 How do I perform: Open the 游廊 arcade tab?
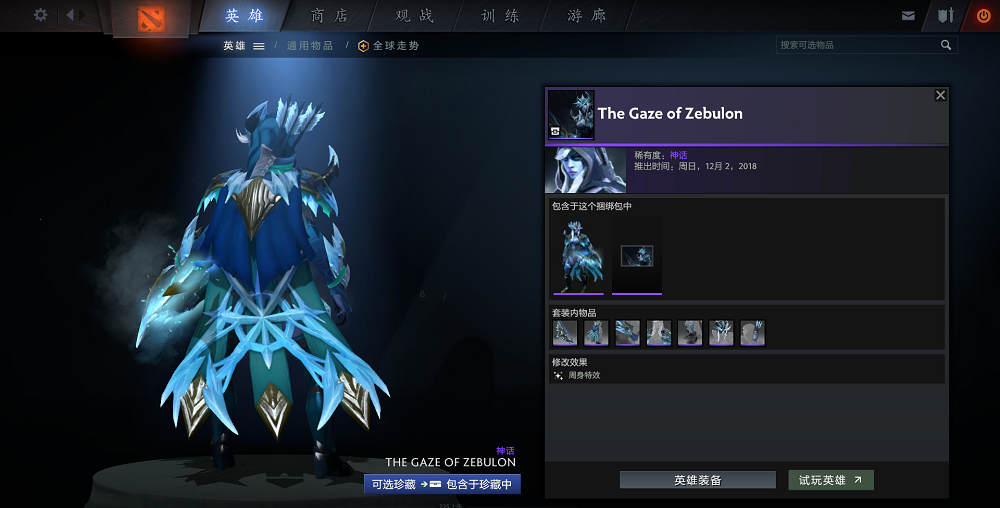coord(586,16)
